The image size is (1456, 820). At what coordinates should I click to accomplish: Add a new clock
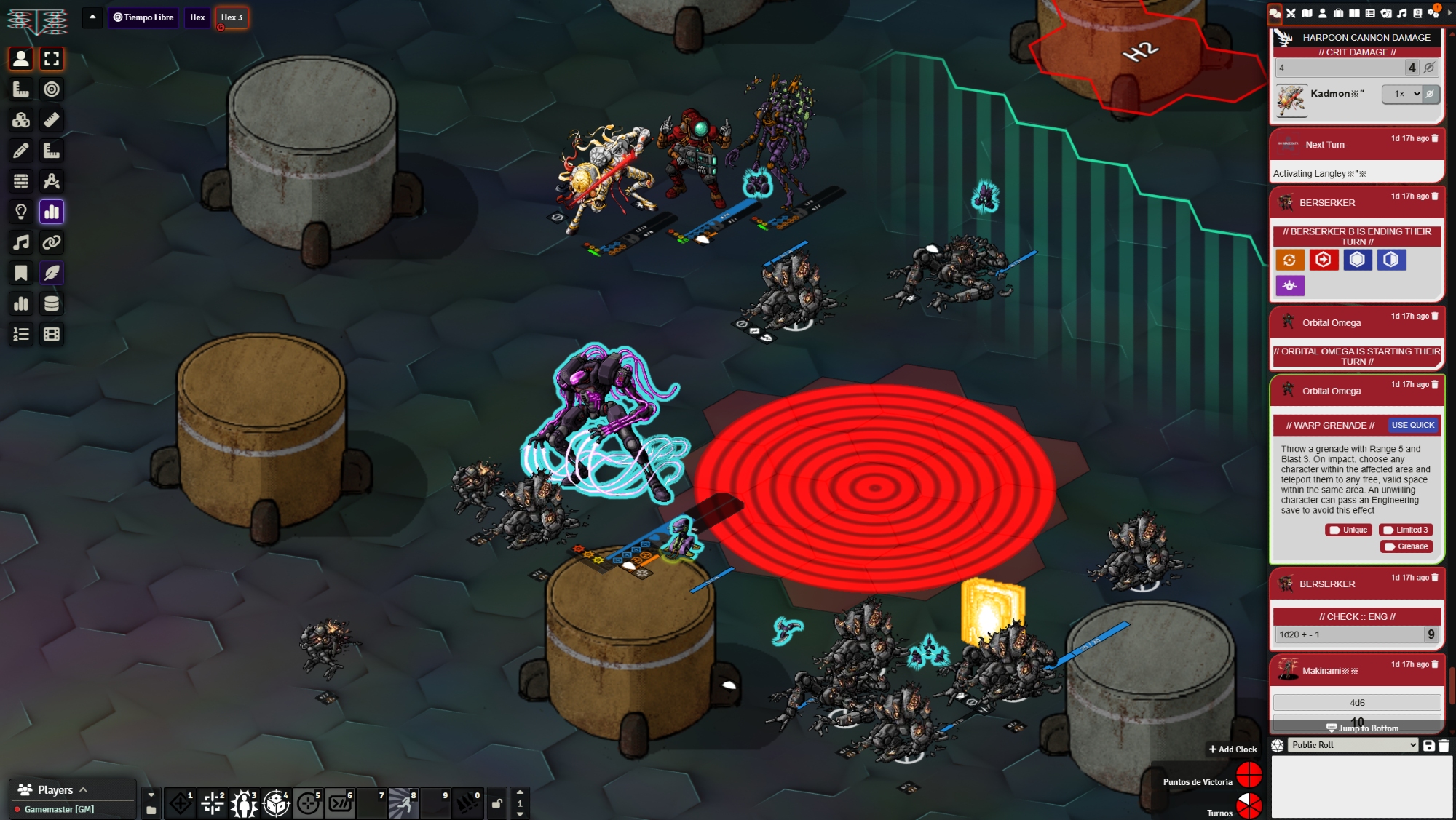coord(1232,749)
